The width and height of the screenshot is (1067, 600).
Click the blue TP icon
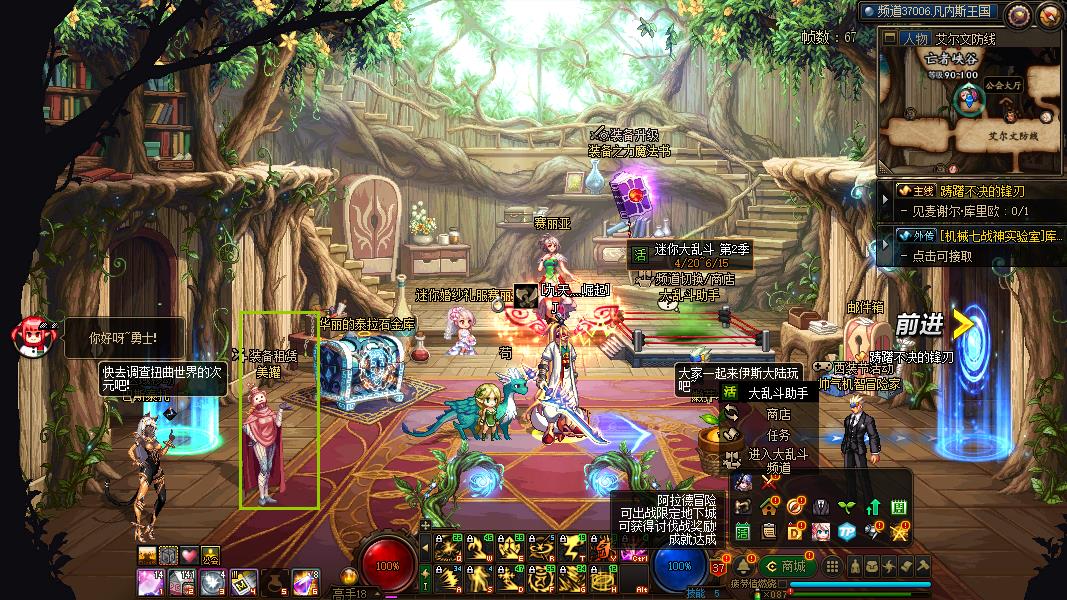coord(846,531)
